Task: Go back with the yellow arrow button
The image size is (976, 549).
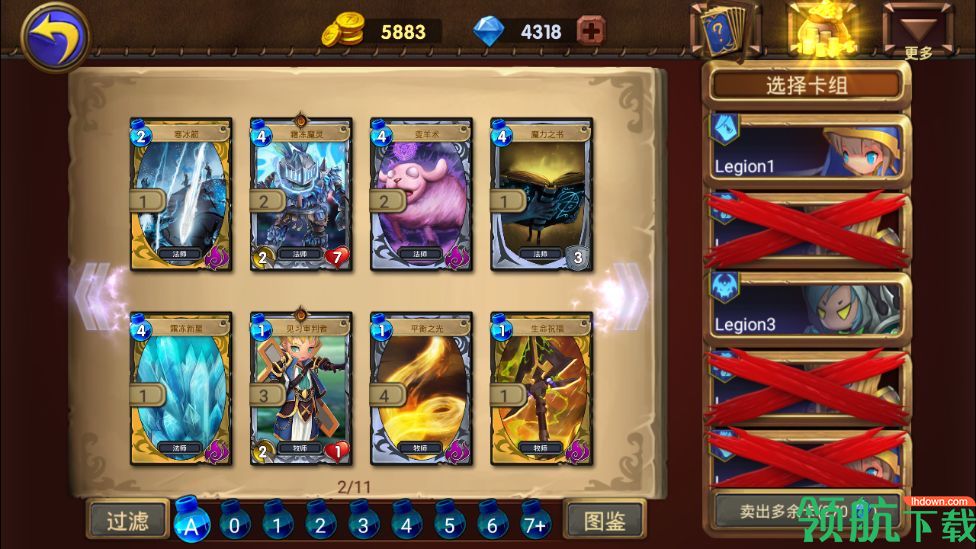Action: coord(54,37)
